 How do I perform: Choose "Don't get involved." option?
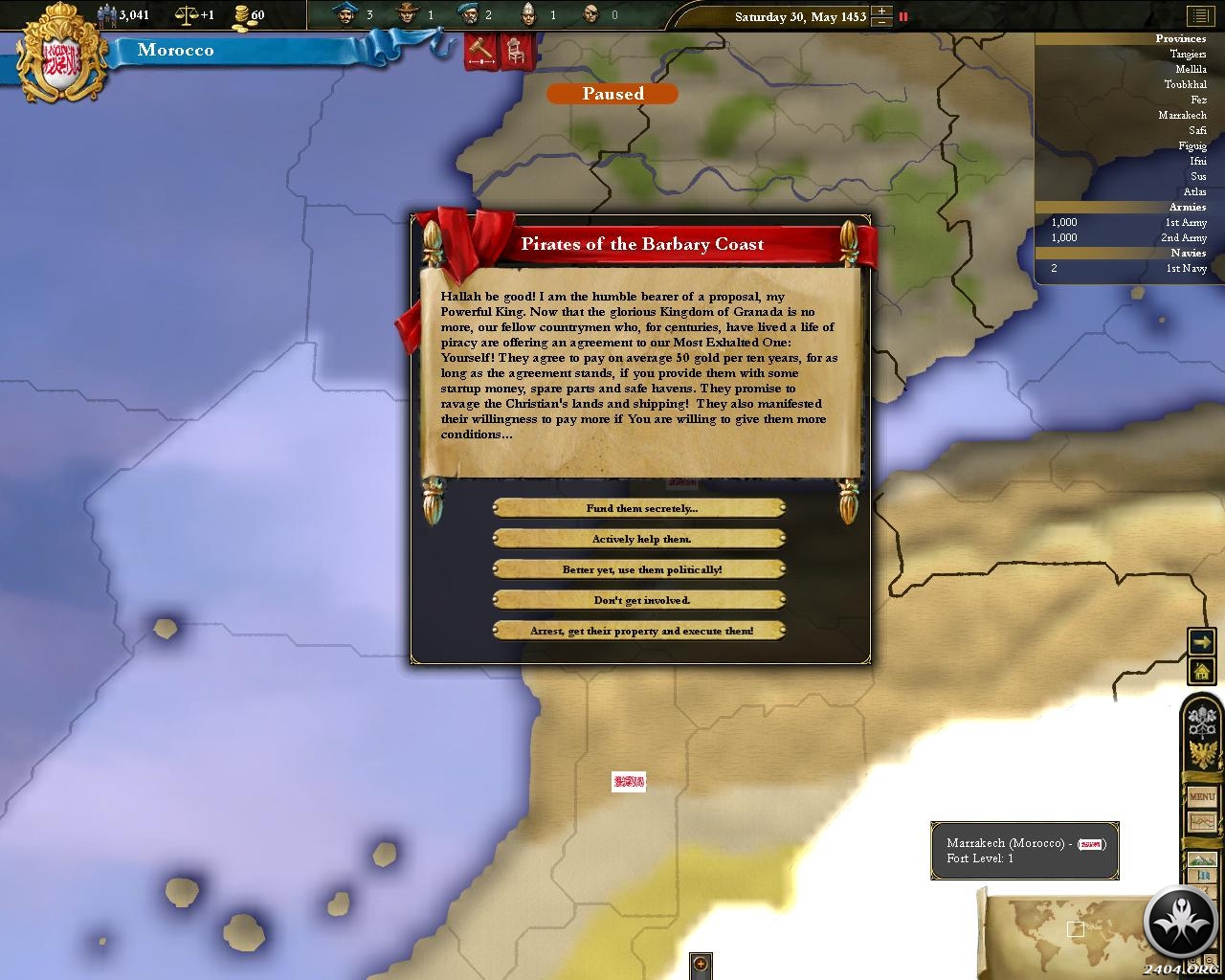pos(639,600)
